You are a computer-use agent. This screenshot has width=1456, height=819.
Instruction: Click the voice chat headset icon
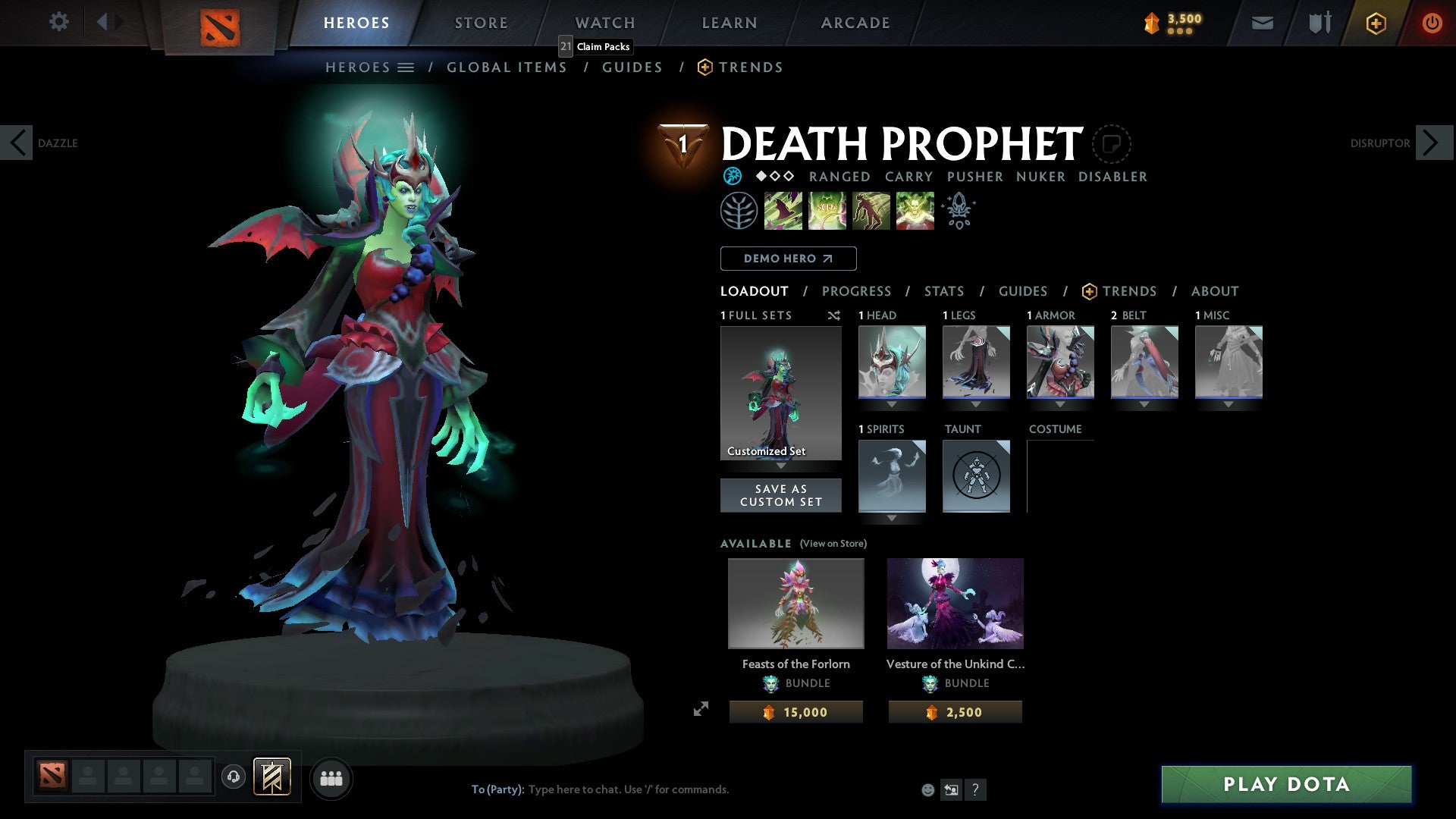point(234,777)
